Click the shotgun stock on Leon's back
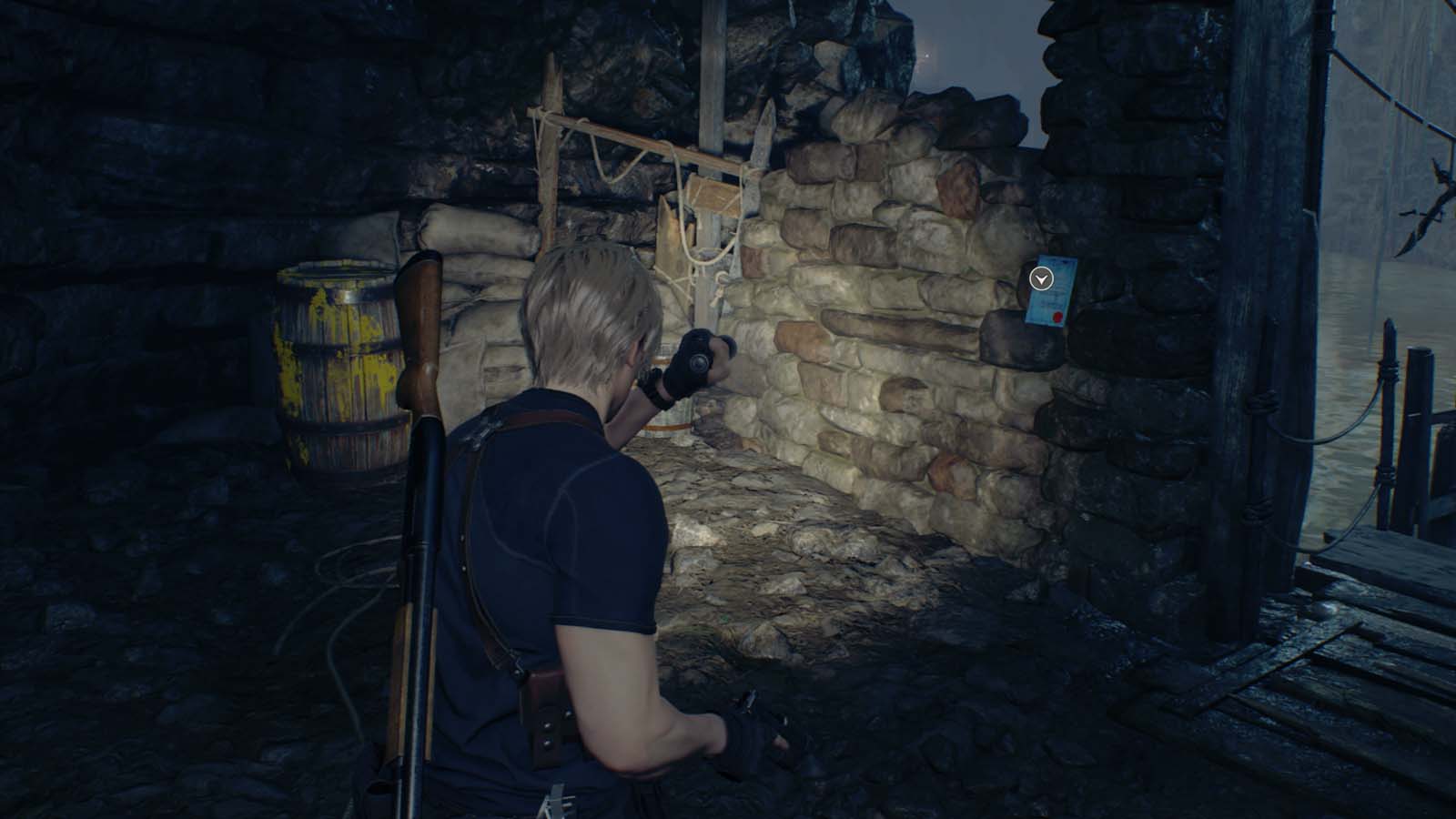This screenshot has width=1456, height=819. pos(419,318)
